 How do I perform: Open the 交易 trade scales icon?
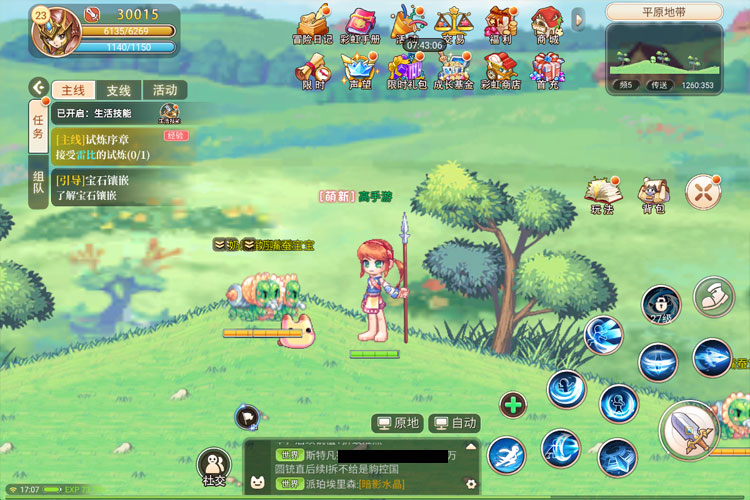pyautogui.click(x=454, y=24)
